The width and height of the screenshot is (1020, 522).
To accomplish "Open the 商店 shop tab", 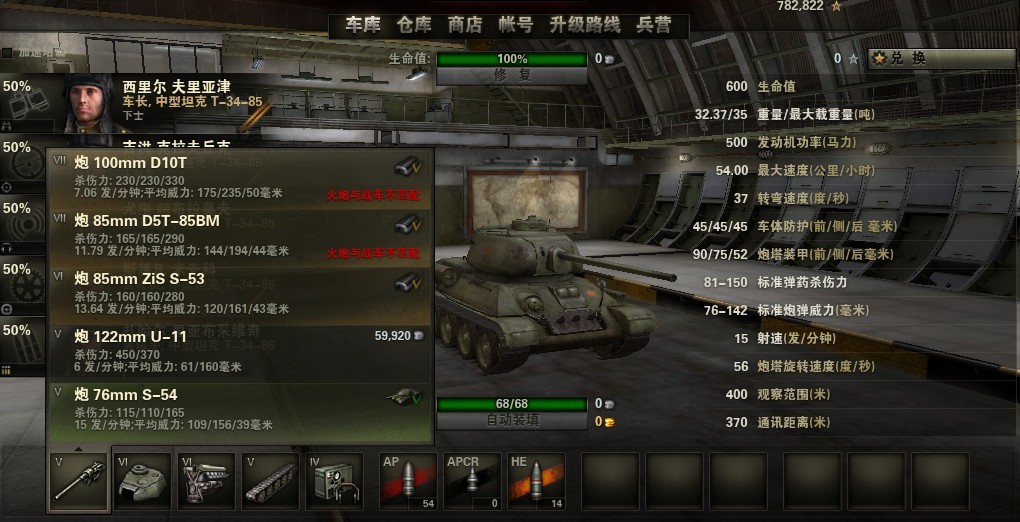I will pyautogui.click(x=465, y=25).
